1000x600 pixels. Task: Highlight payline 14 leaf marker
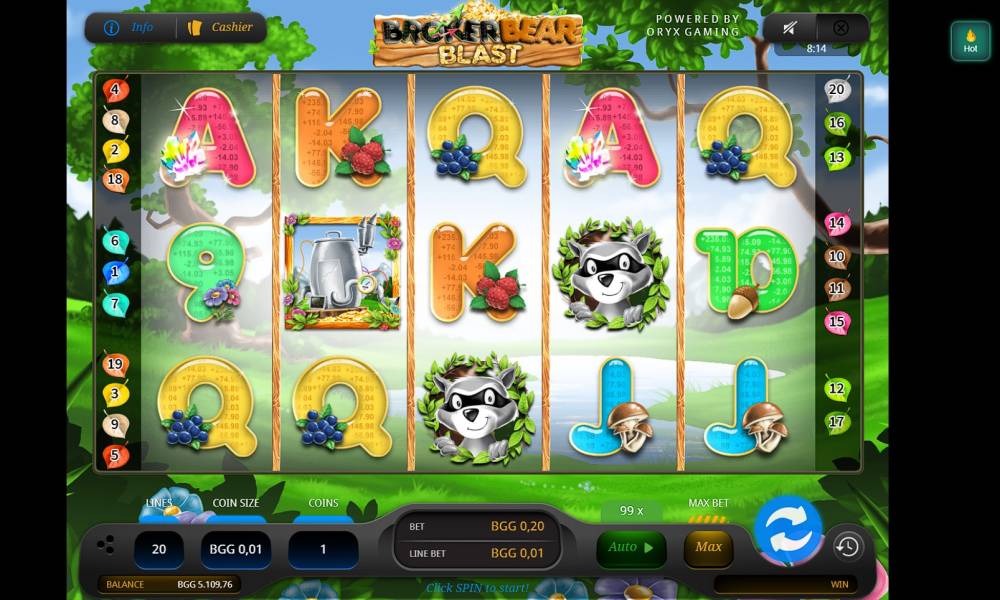tap(837, 224)
